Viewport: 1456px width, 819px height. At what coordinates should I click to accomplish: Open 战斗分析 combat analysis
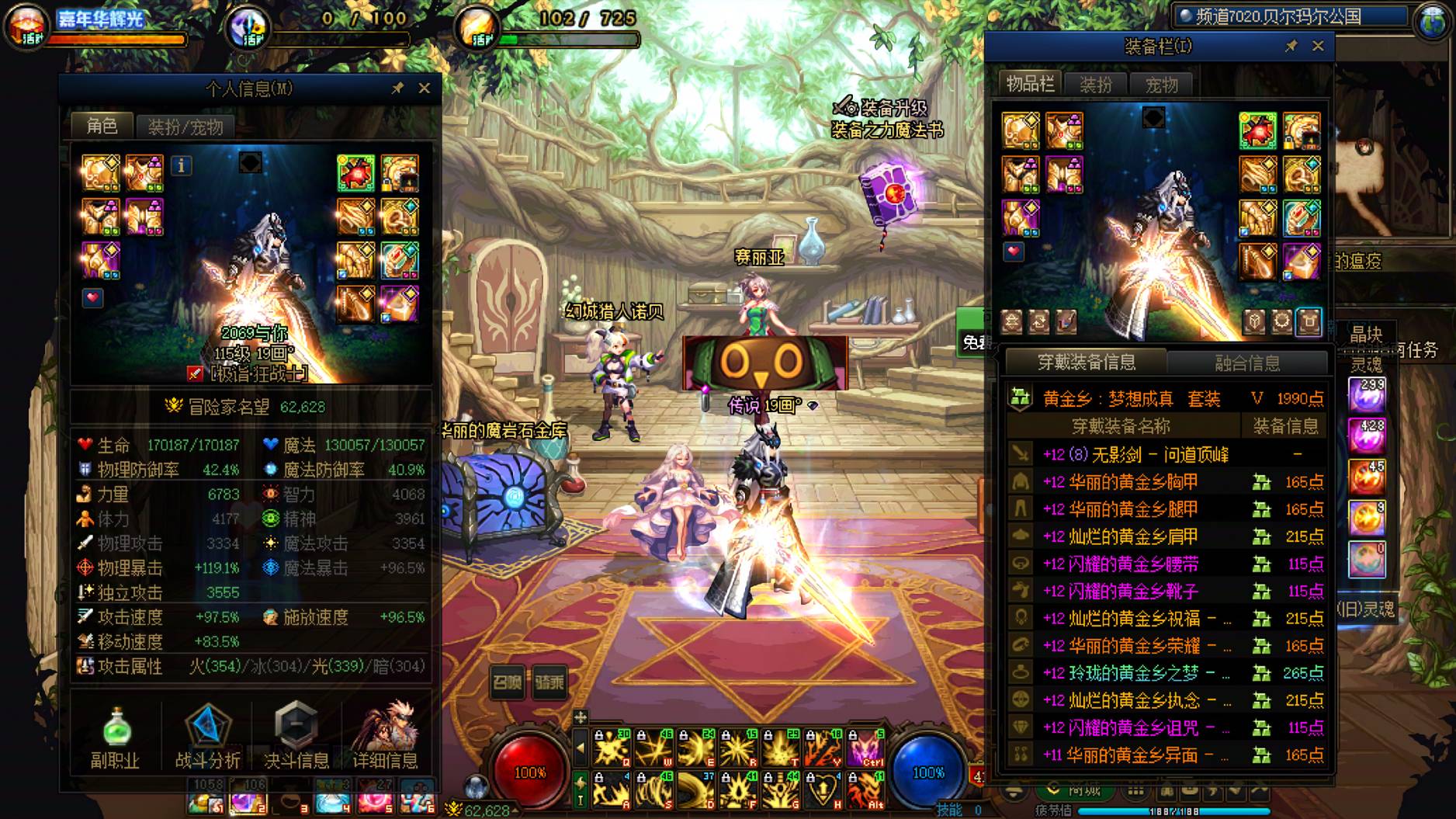tap(207, 738)
